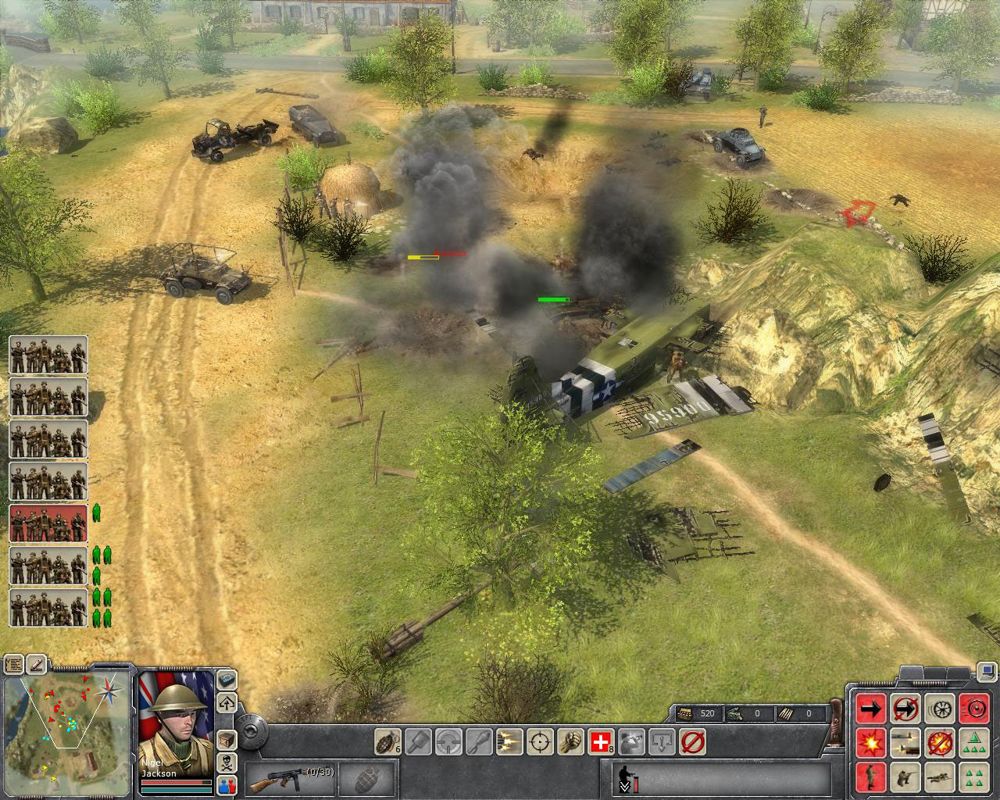The image size is (1000, 800).
Task: Switch to the standing soldier posture
Action: point(871,776)
